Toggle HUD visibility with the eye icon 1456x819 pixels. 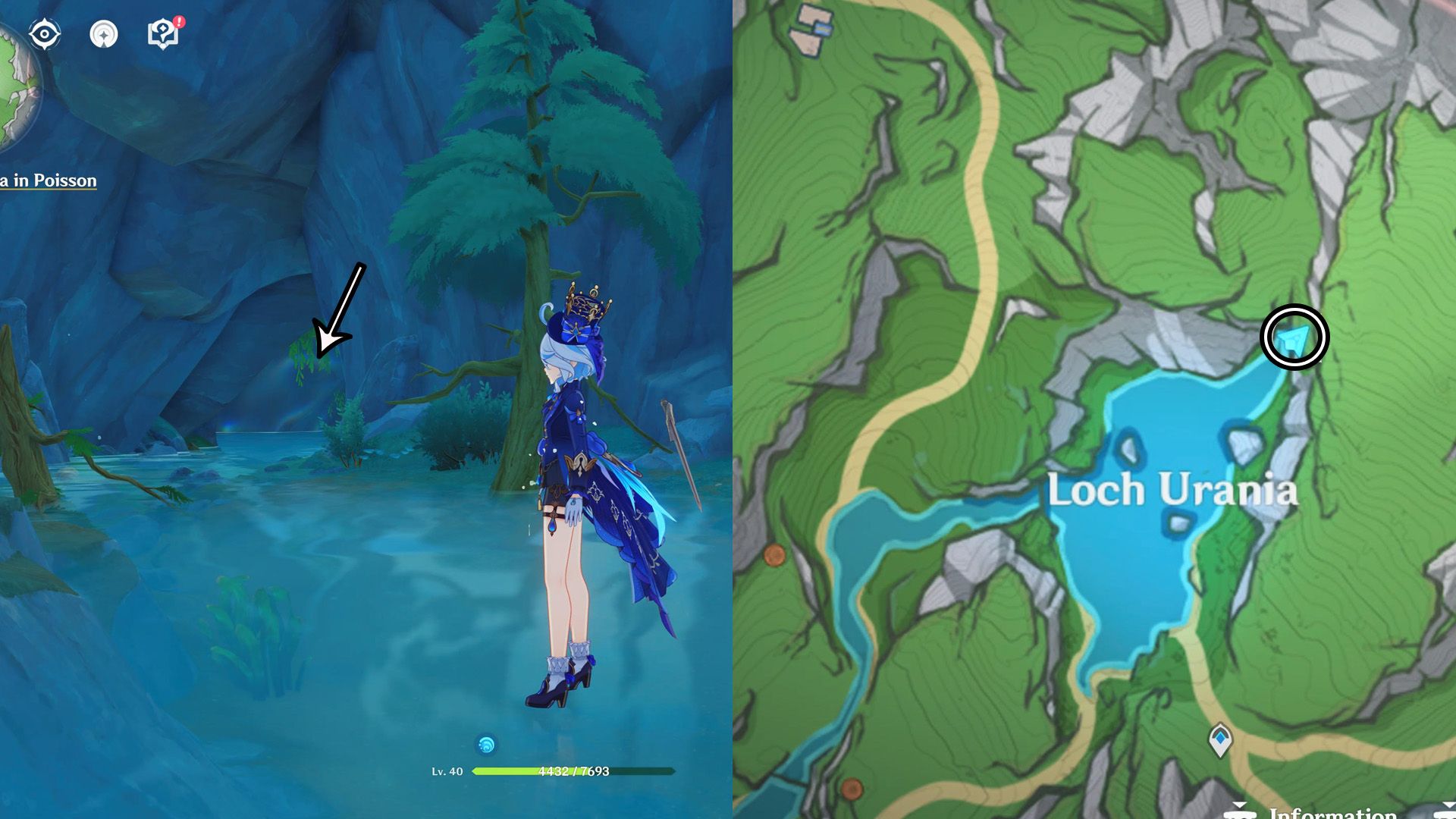coord(44,33)
